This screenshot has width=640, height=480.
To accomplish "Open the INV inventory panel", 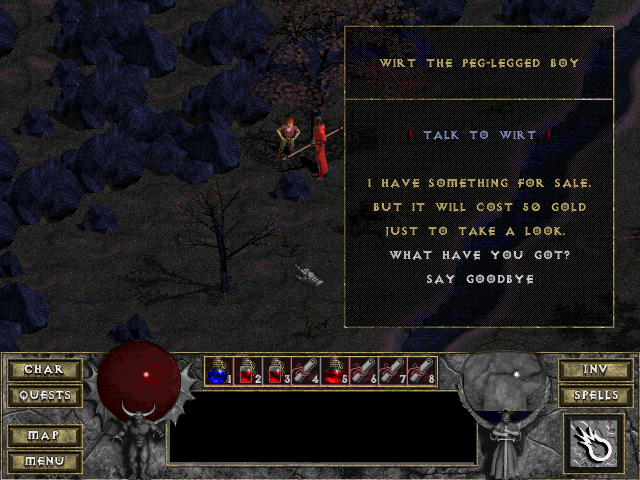I will pyautogui.click(x=596, y=370).
